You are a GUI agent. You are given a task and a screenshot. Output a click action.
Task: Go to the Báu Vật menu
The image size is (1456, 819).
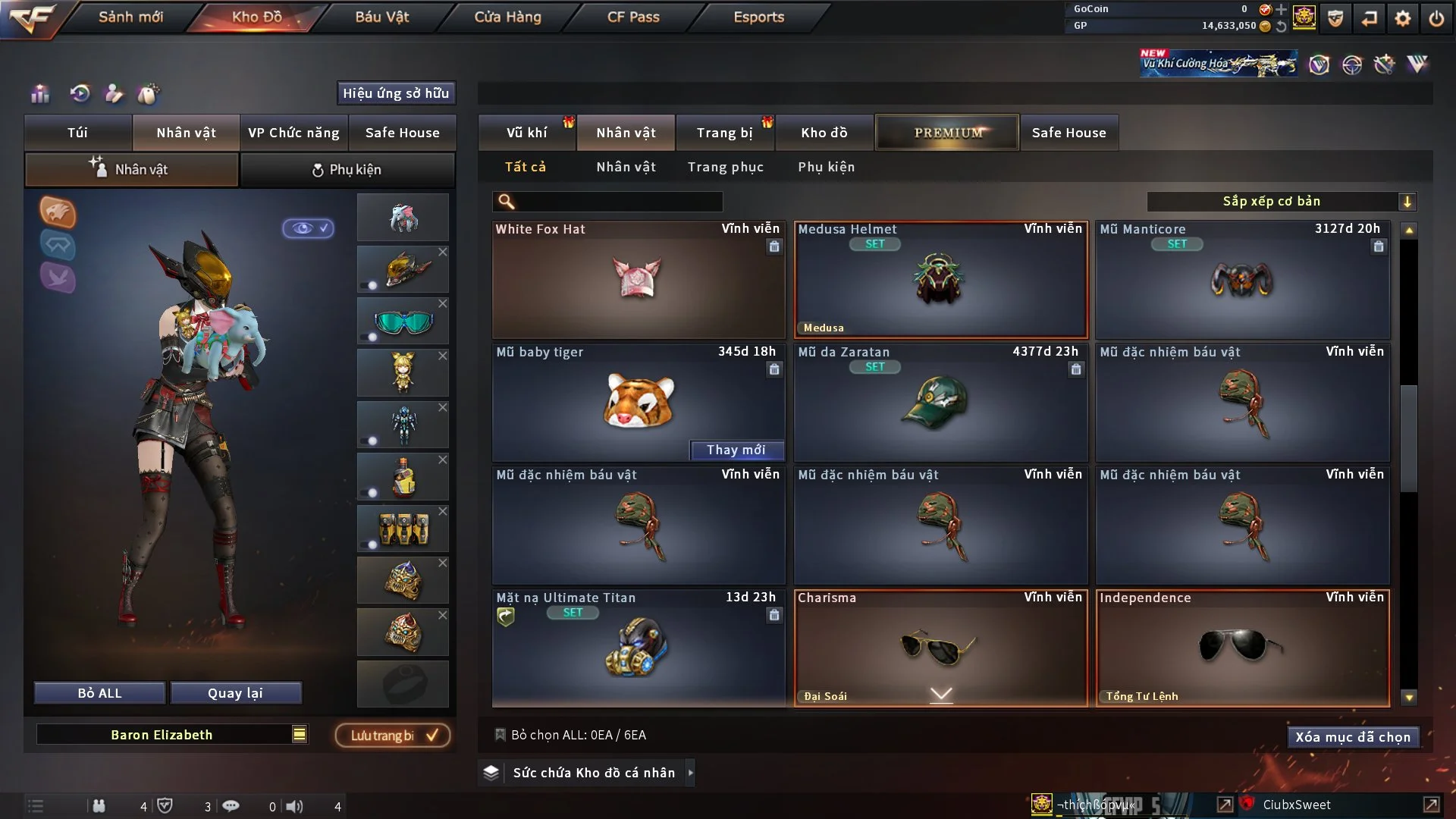pos(381,17)
